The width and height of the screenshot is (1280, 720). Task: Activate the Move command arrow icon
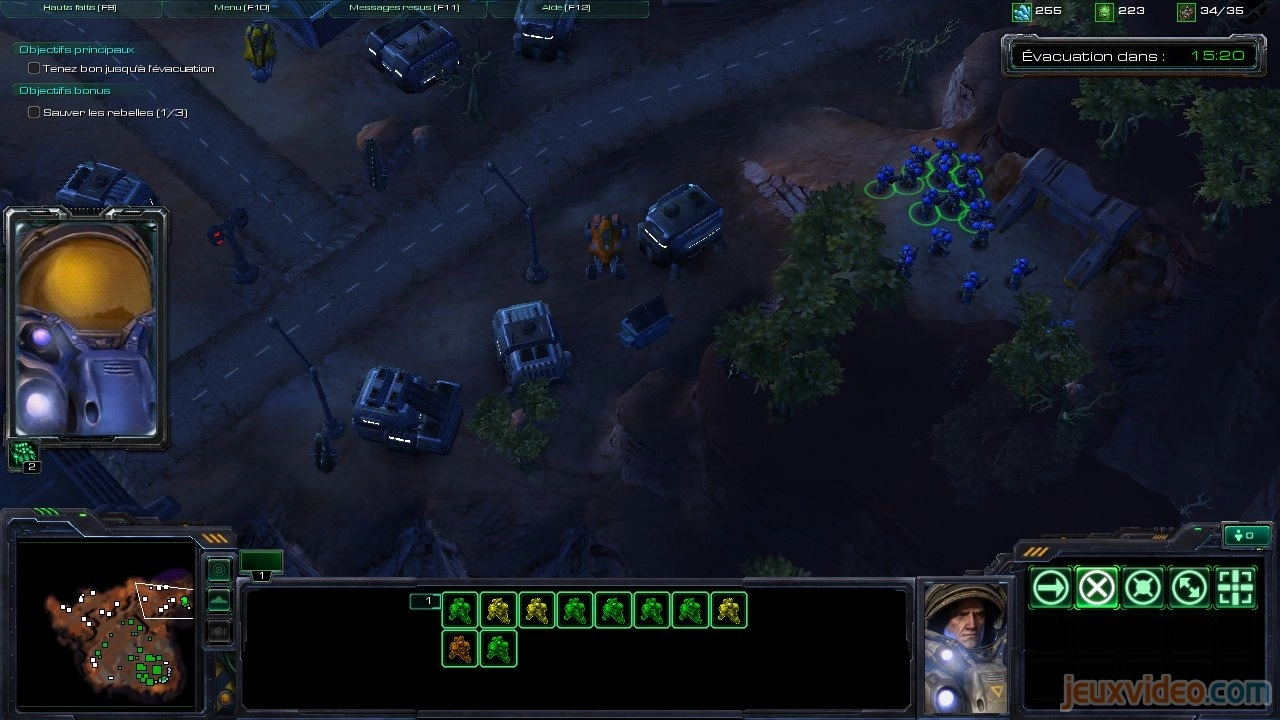[x=1051, y=588]
